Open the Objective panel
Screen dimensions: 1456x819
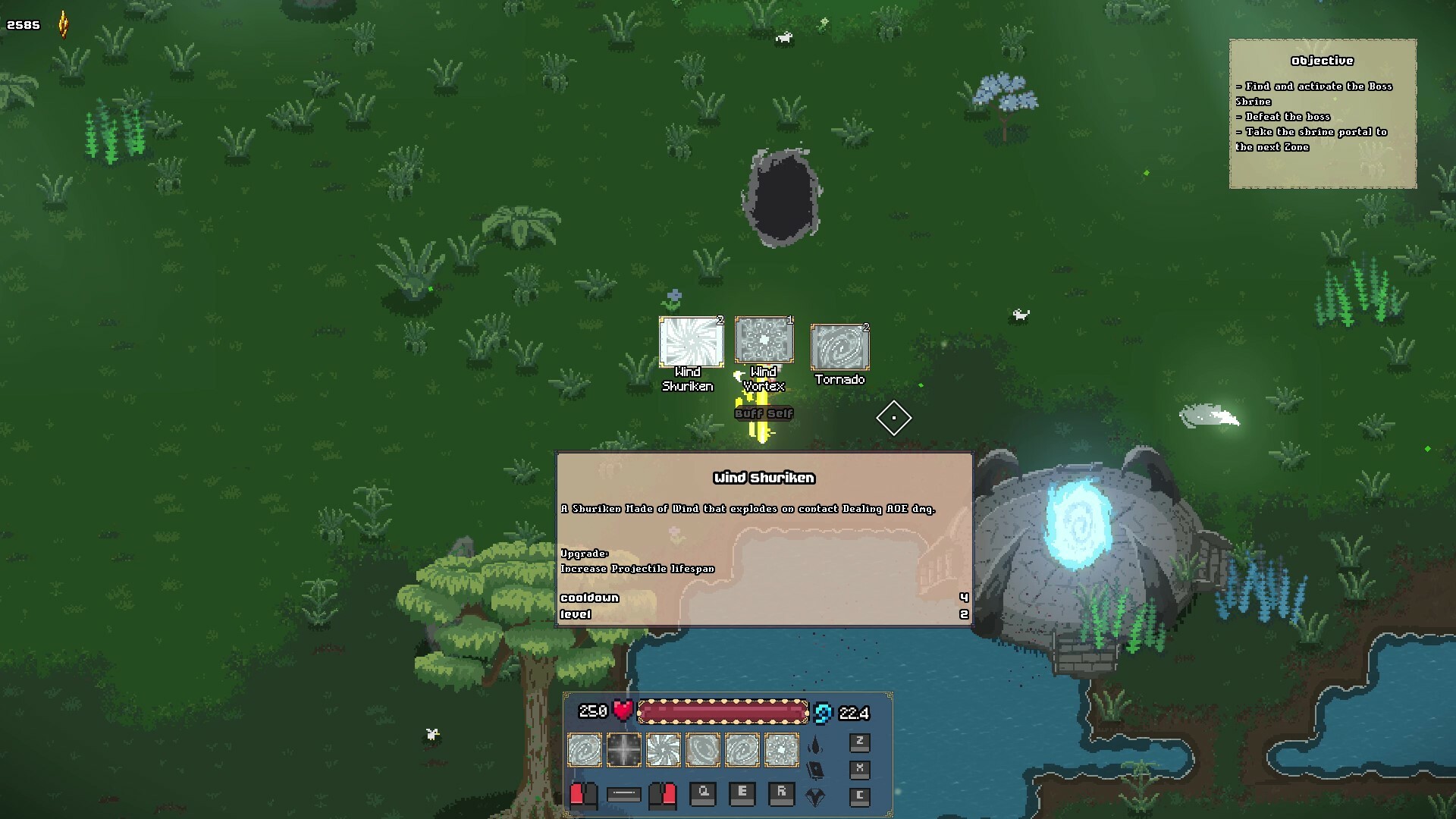coord(1323,114)
